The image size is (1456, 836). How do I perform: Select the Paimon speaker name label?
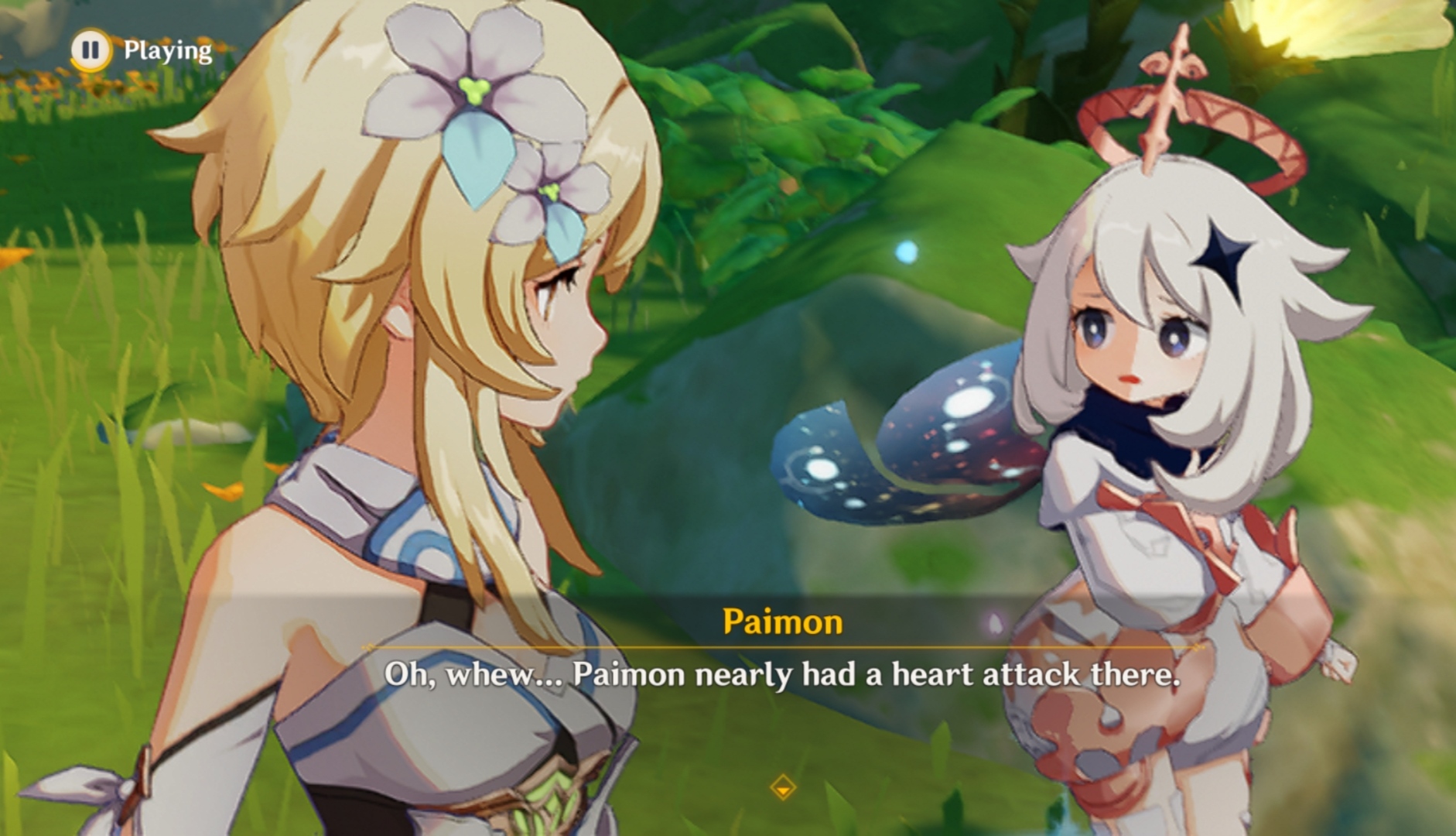point(781,619)
